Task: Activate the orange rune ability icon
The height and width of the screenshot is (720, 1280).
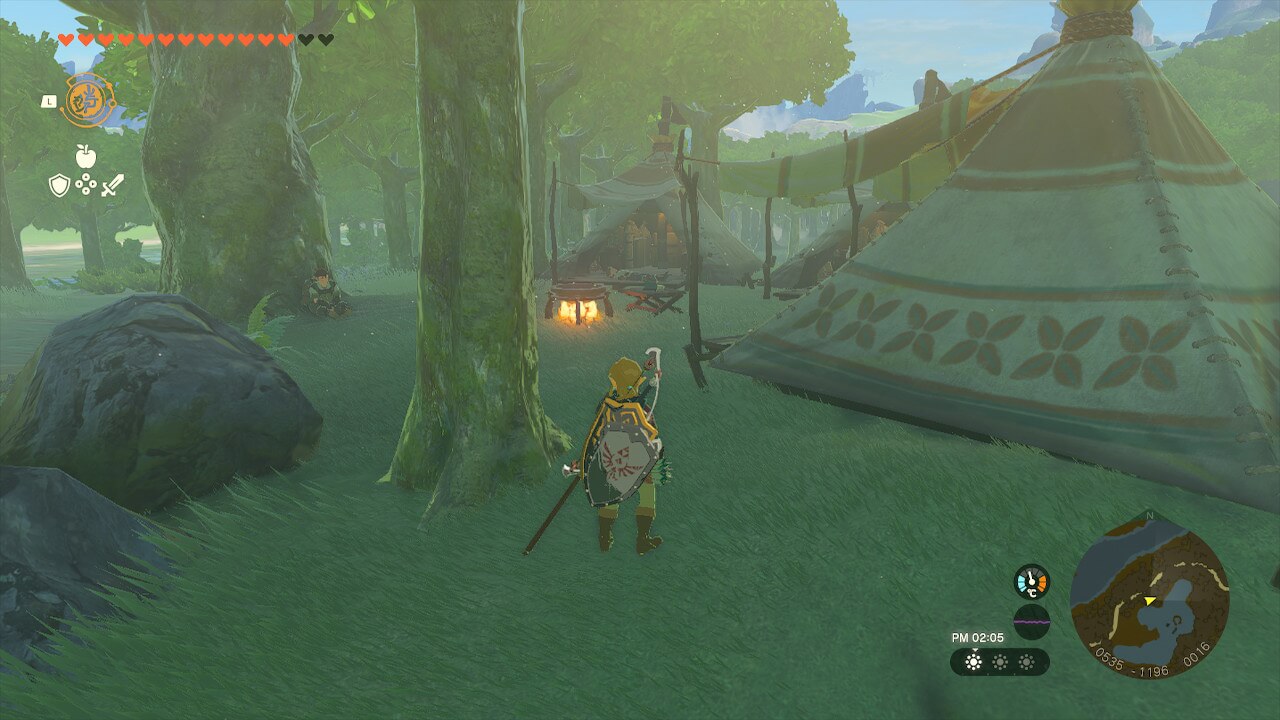Action: [x=88, y=101]
